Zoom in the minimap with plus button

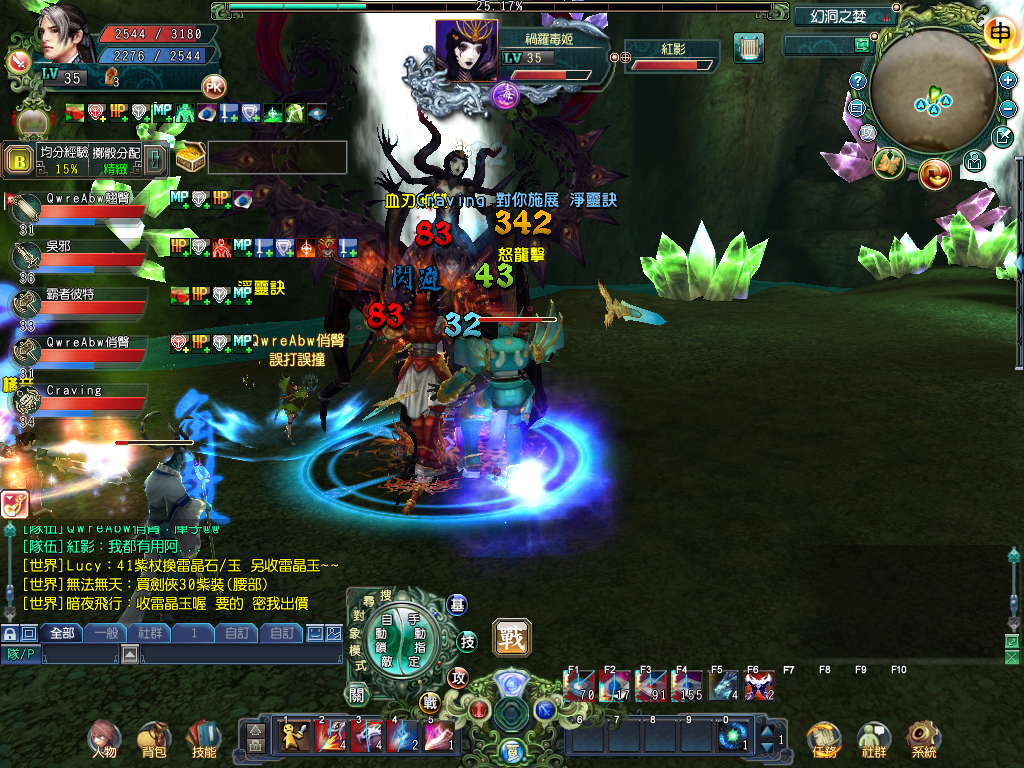click(x=1008, y=80)
